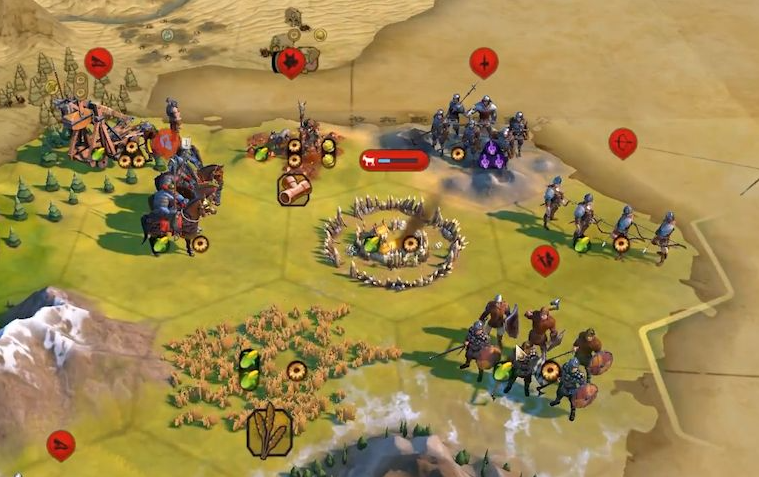Screen dimensions: 759x477
Task: Click the wheat resource icon
Action: [269, 430]
